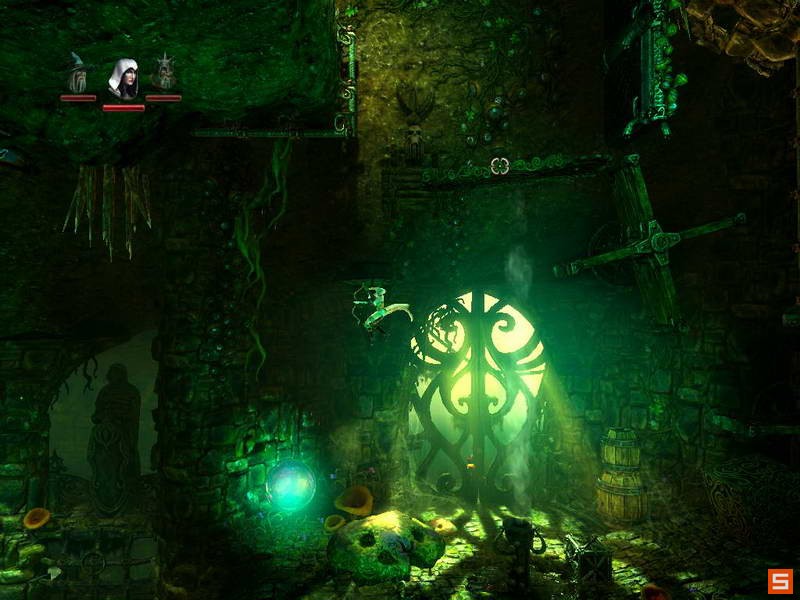Click the orange S watermark logo

click(x=779, y=580)
